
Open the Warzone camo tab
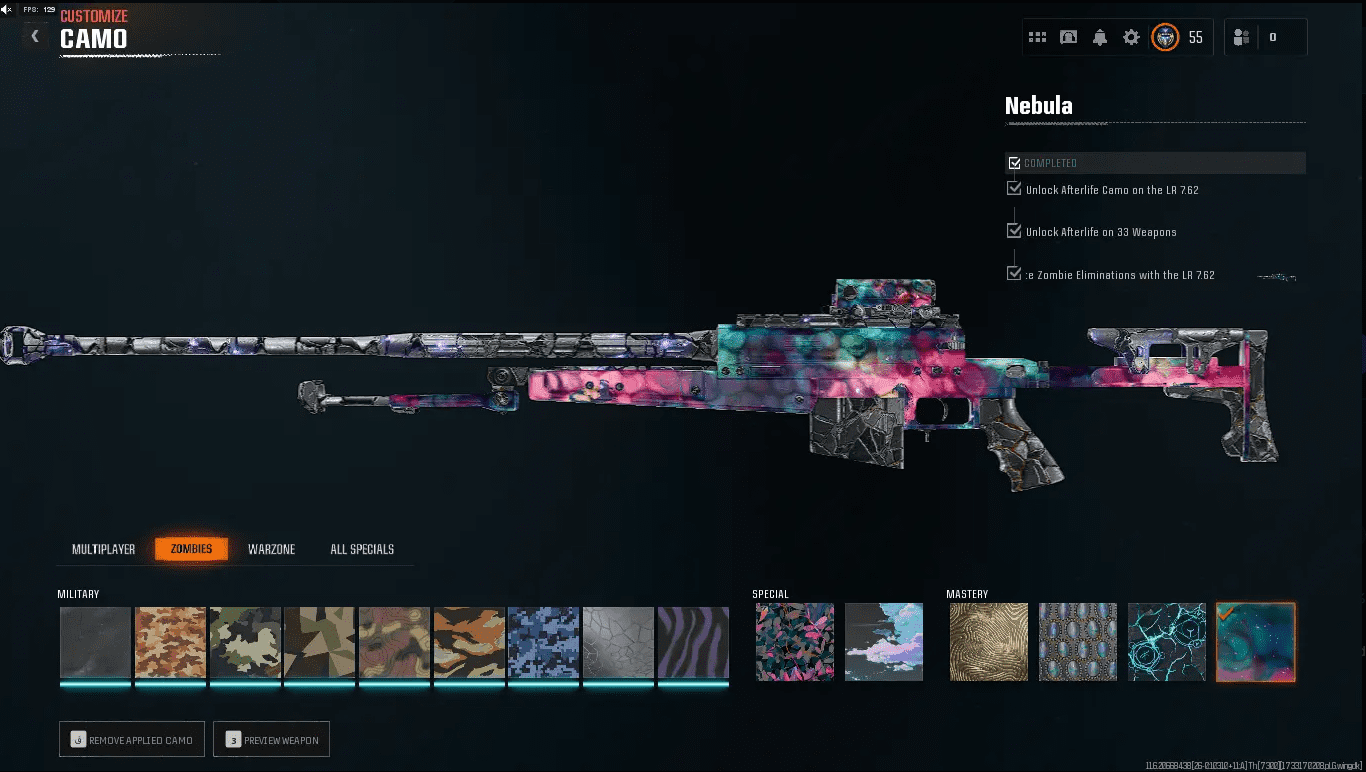tap(271, 549)
